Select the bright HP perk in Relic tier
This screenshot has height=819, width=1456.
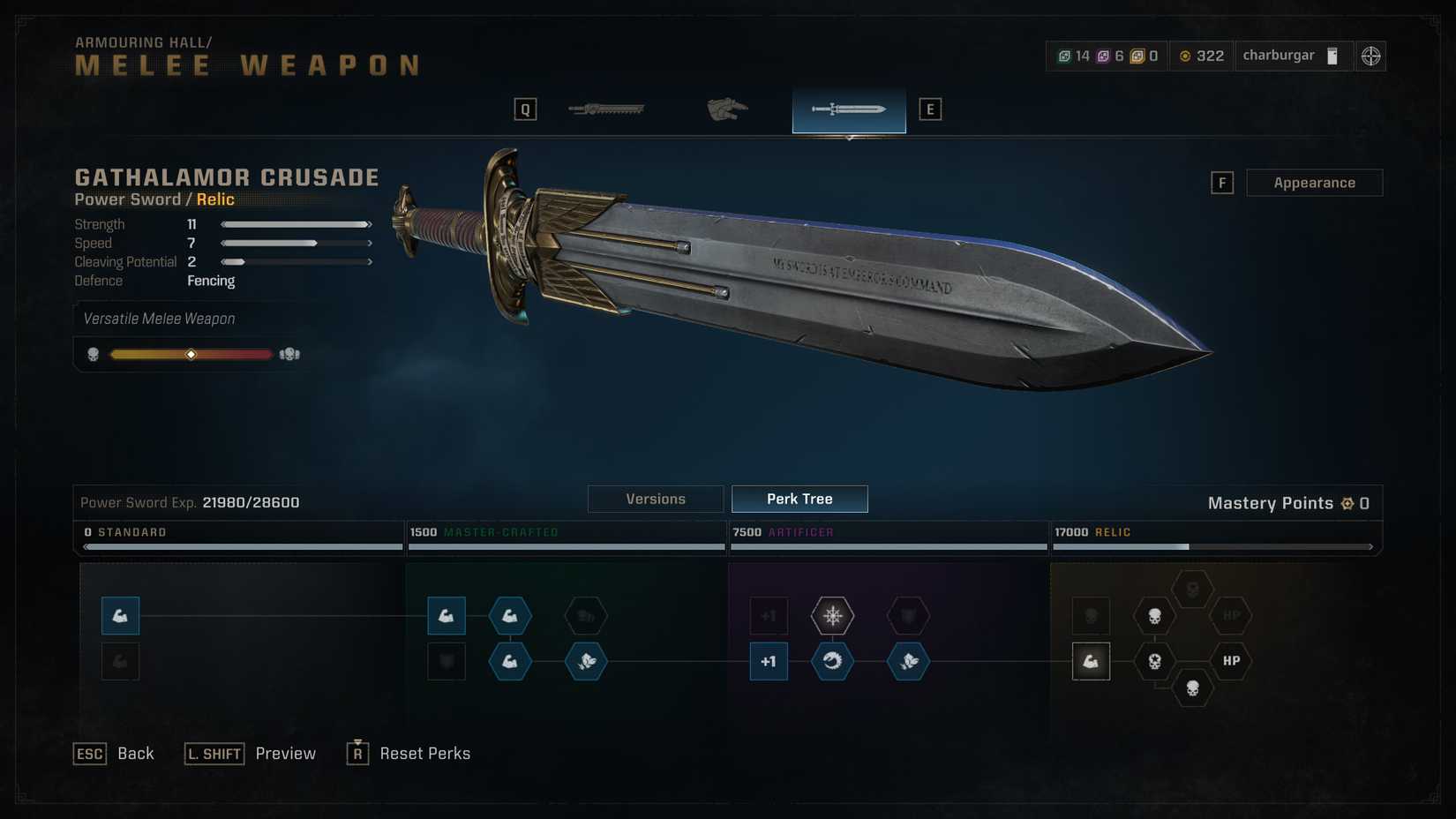pos(1231,661)
